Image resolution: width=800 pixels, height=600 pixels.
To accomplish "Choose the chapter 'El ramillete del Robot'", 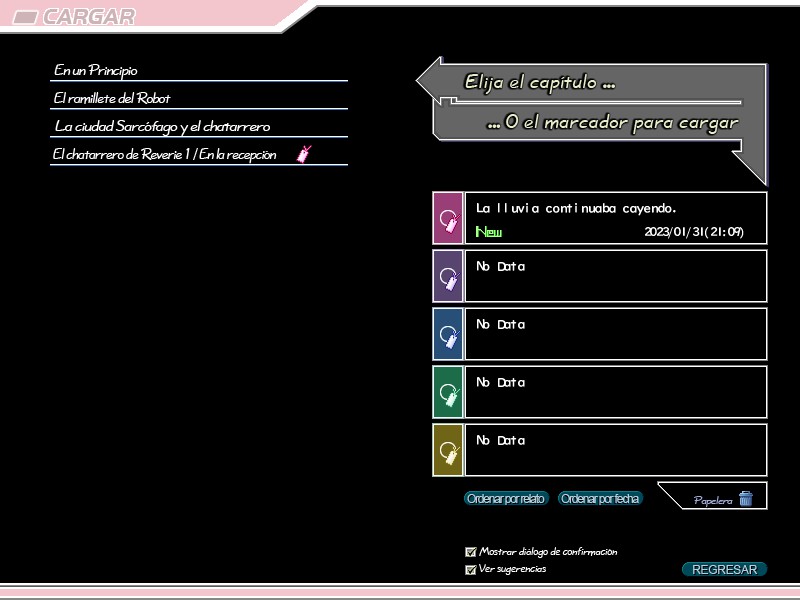I will click(x=113, y=99).
